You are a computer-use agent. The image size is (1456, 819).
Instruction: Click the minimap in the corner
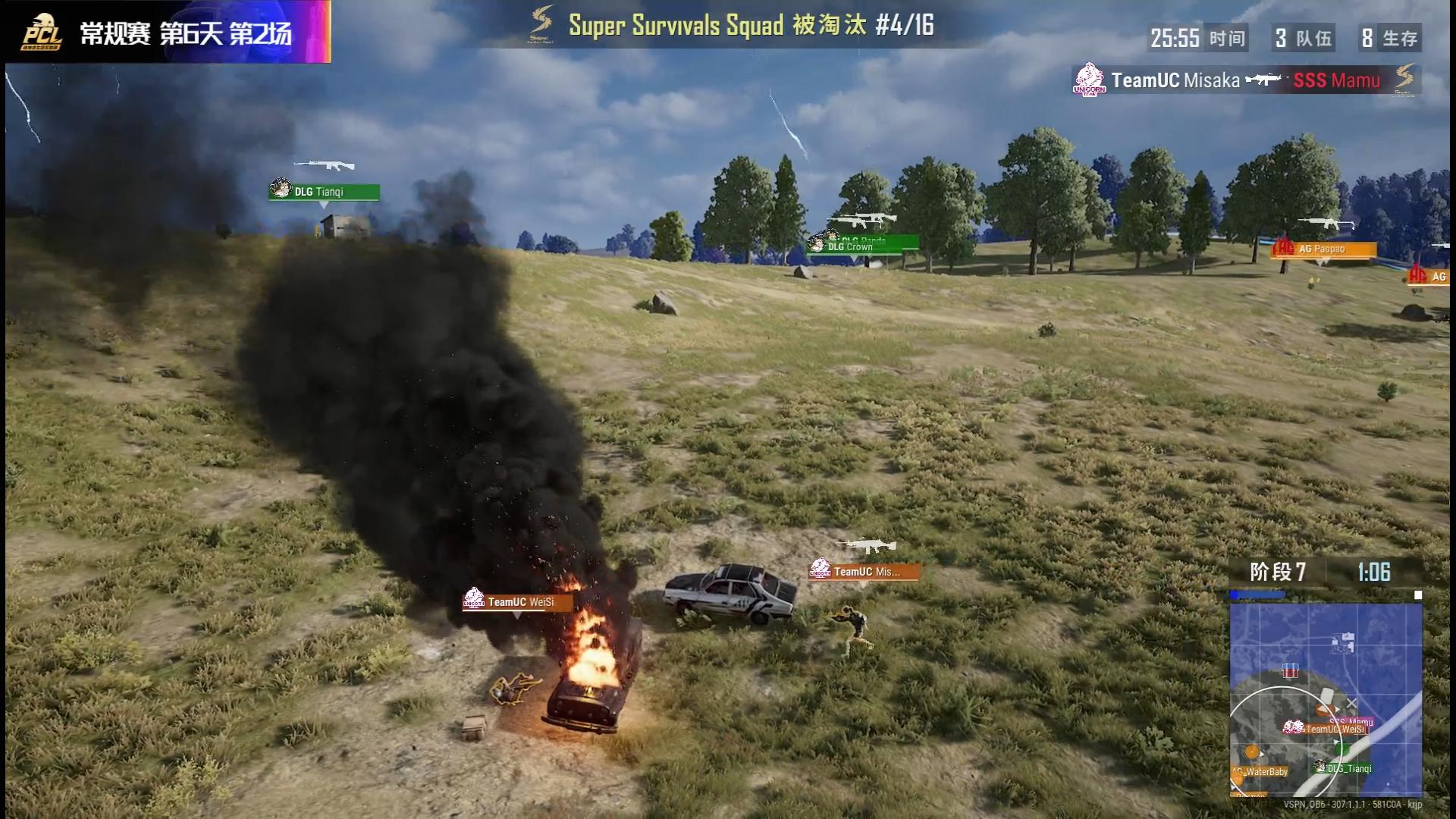pos(1326,699)
